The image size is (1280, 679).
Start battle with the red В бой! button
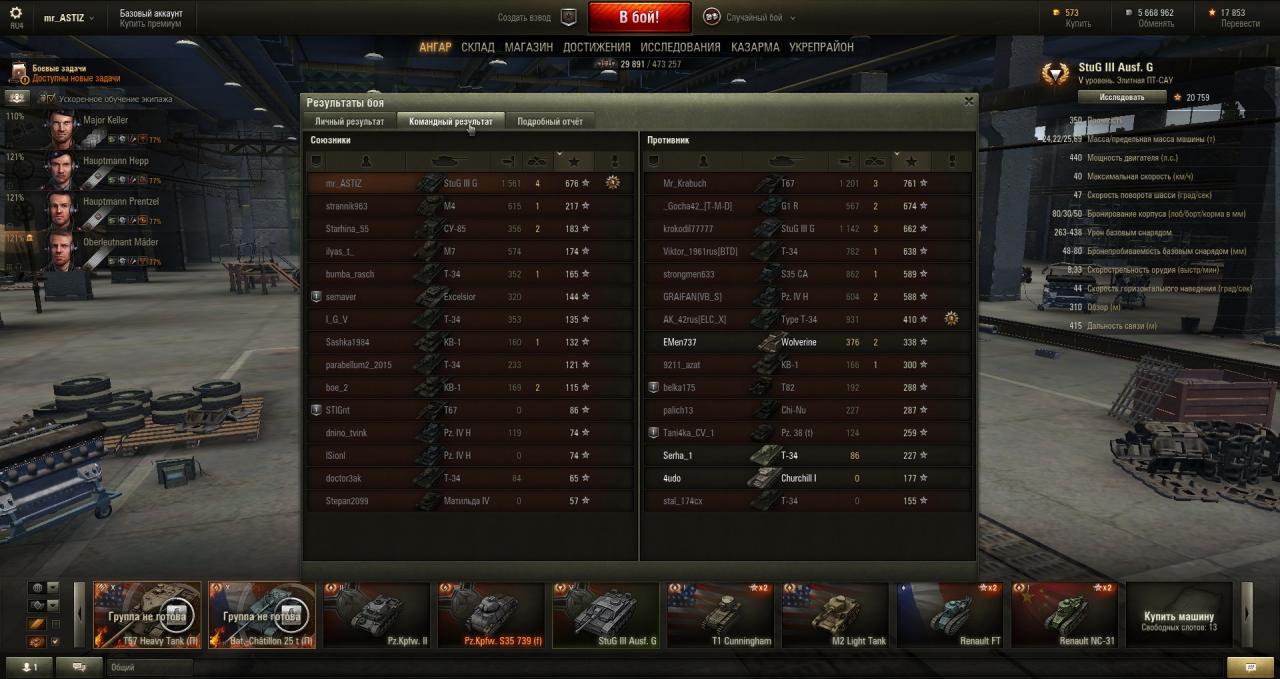click(639, 17)
